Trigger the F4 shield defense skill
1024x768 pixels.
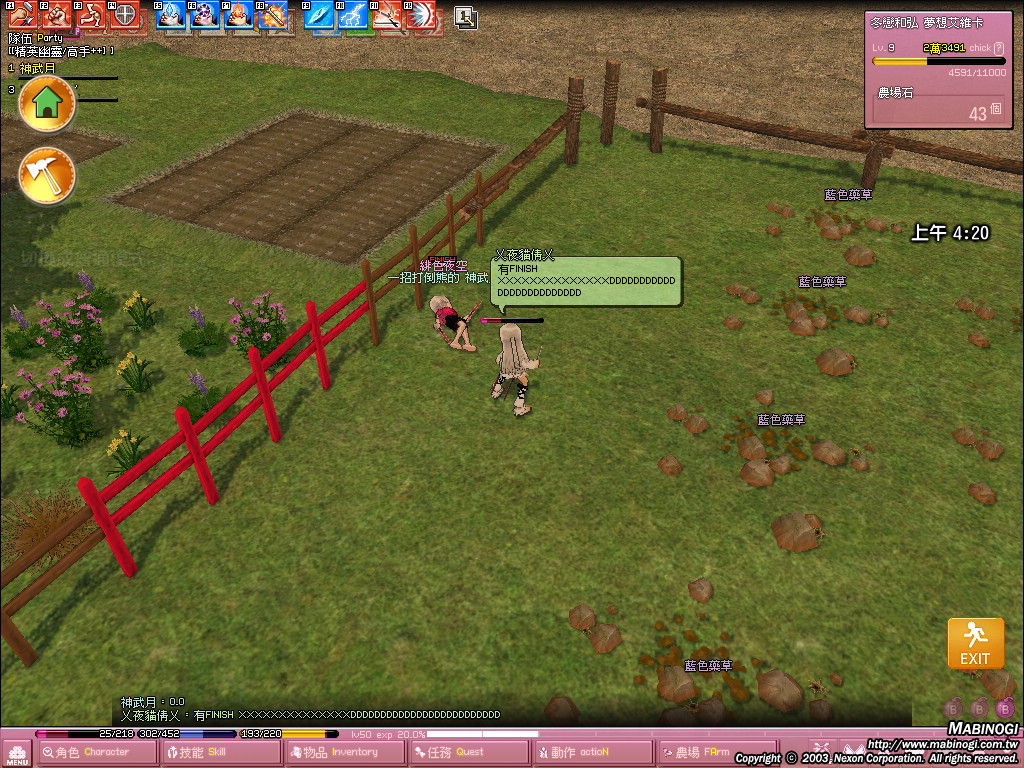[124, 15]
